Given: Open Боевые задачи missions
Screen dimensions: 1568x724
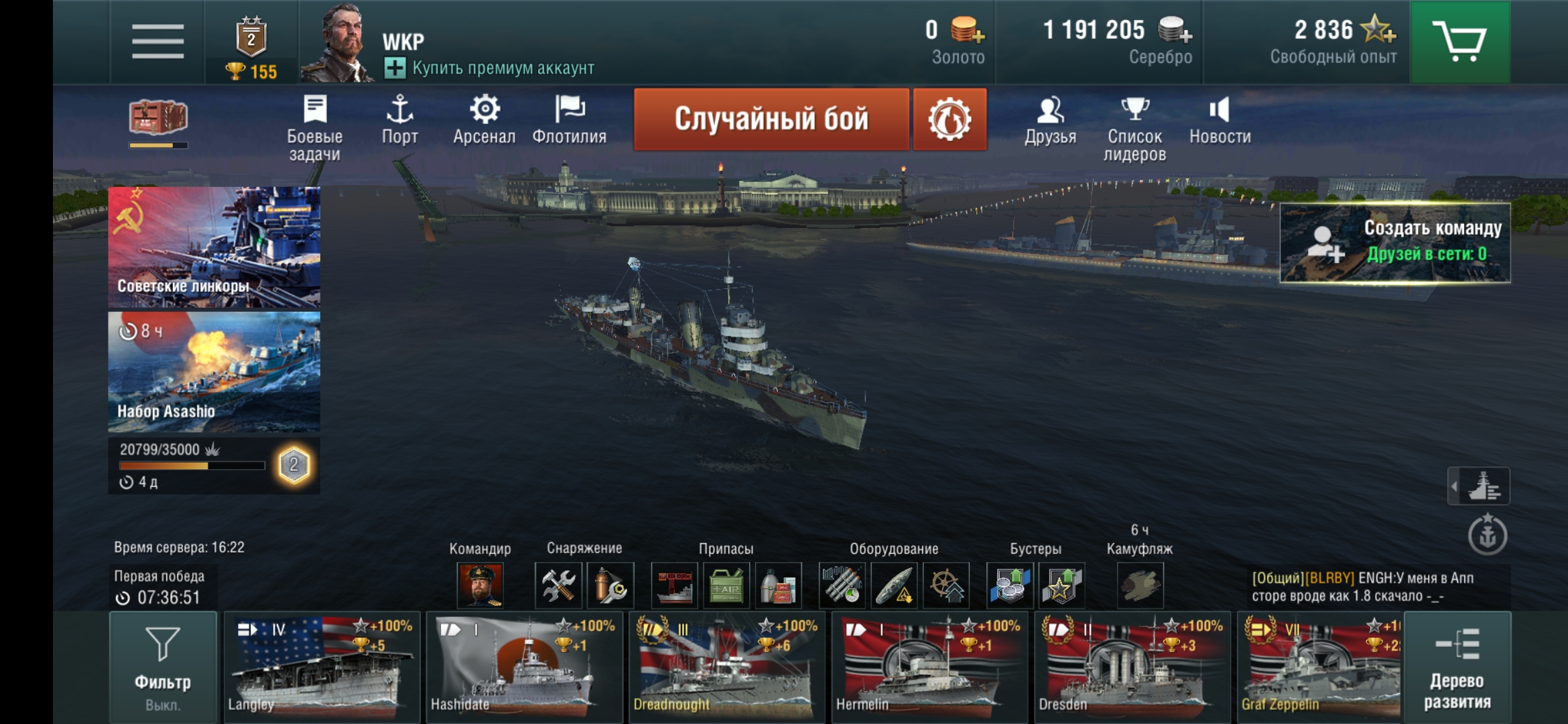Looking at the screenshot, I should (x=314, y=127).
